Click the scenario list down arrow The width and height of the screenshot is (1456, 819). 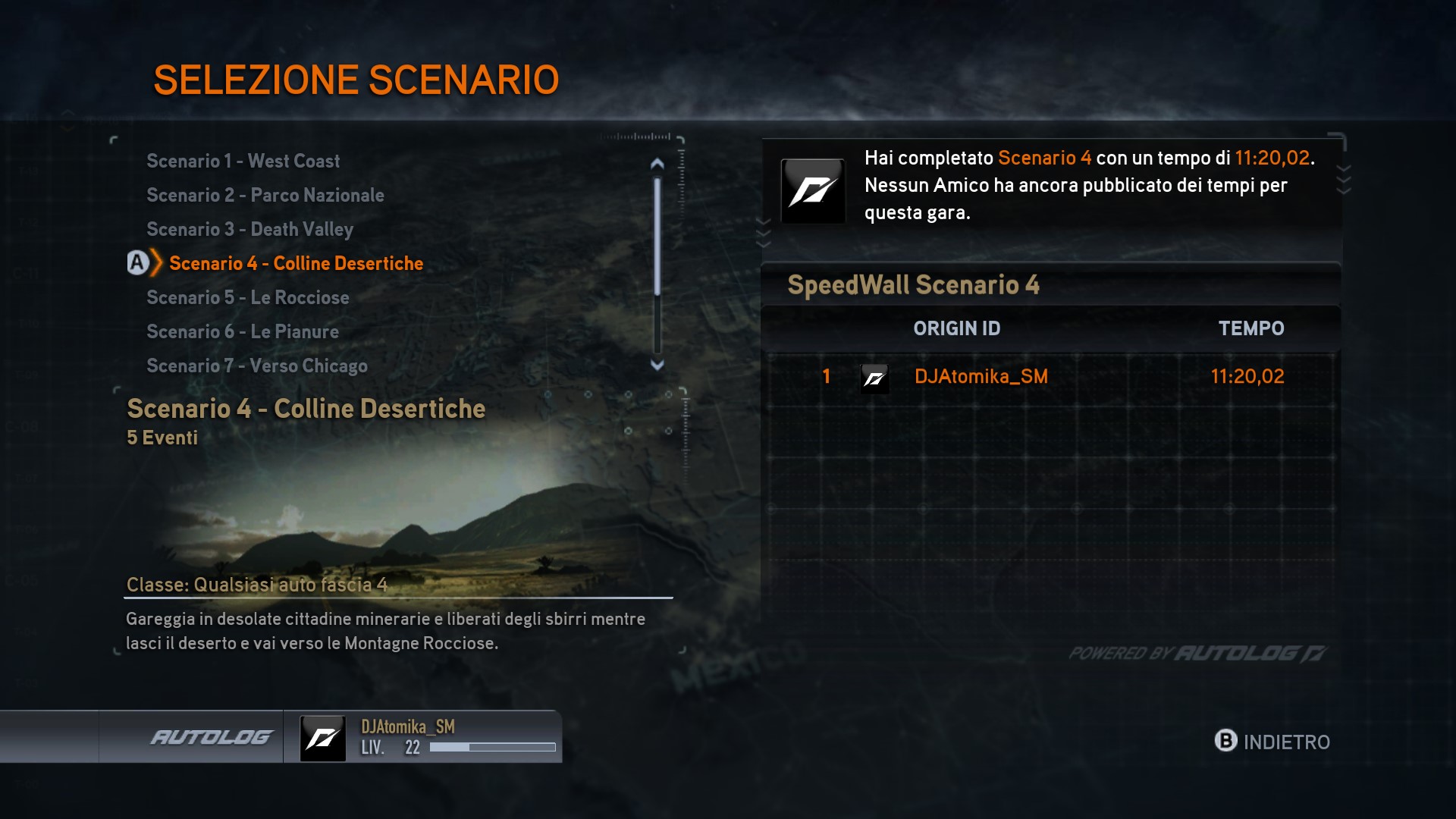click(657, 365)
